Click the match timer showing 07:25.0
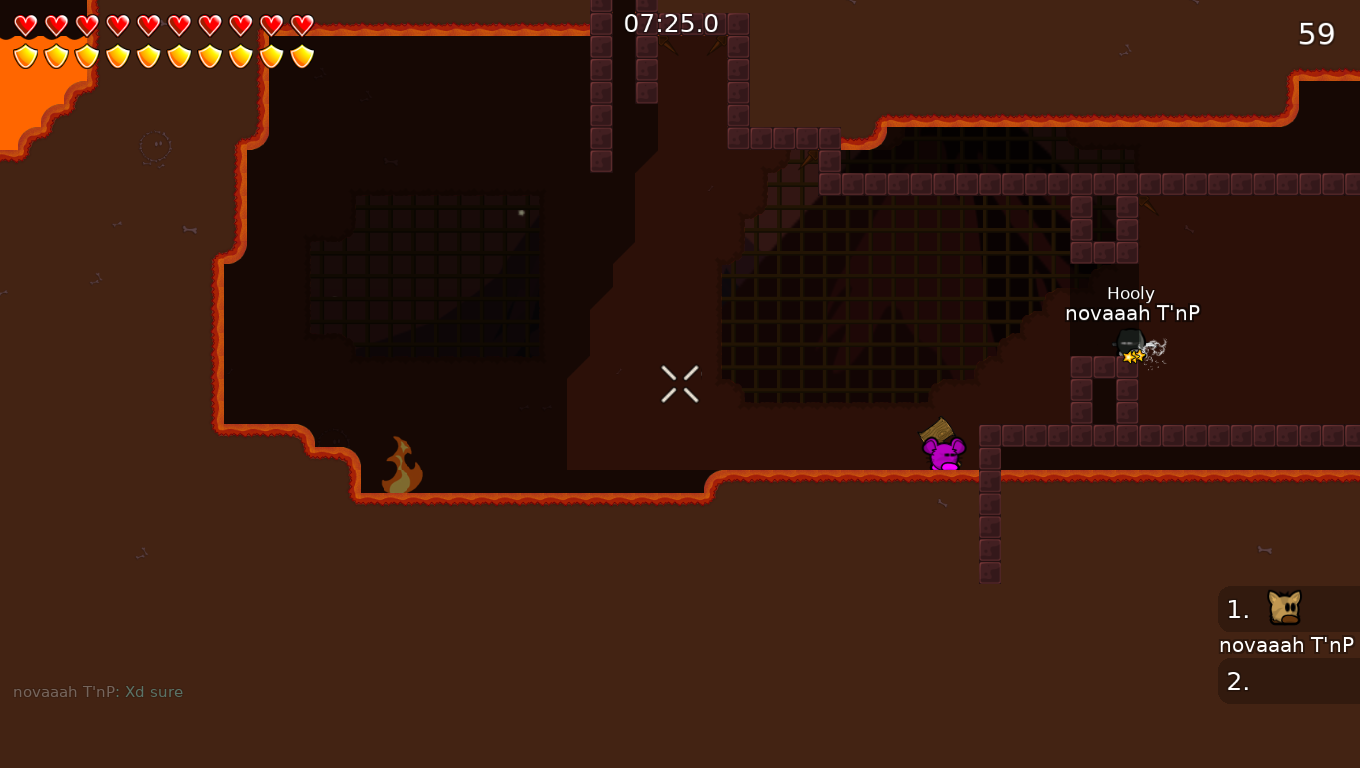 click(672, 22)
